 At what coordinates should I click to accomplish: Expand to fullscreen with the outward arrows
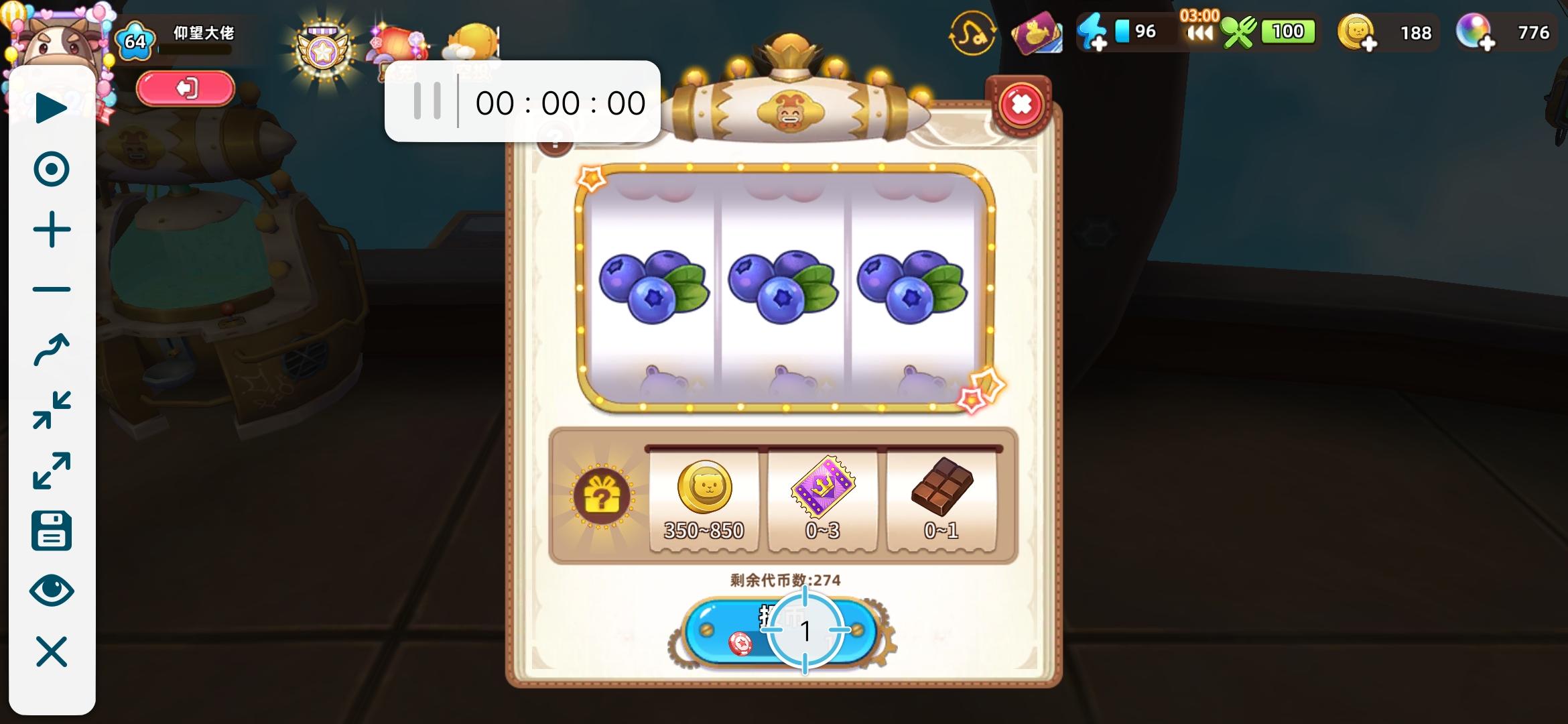(52, 469)
